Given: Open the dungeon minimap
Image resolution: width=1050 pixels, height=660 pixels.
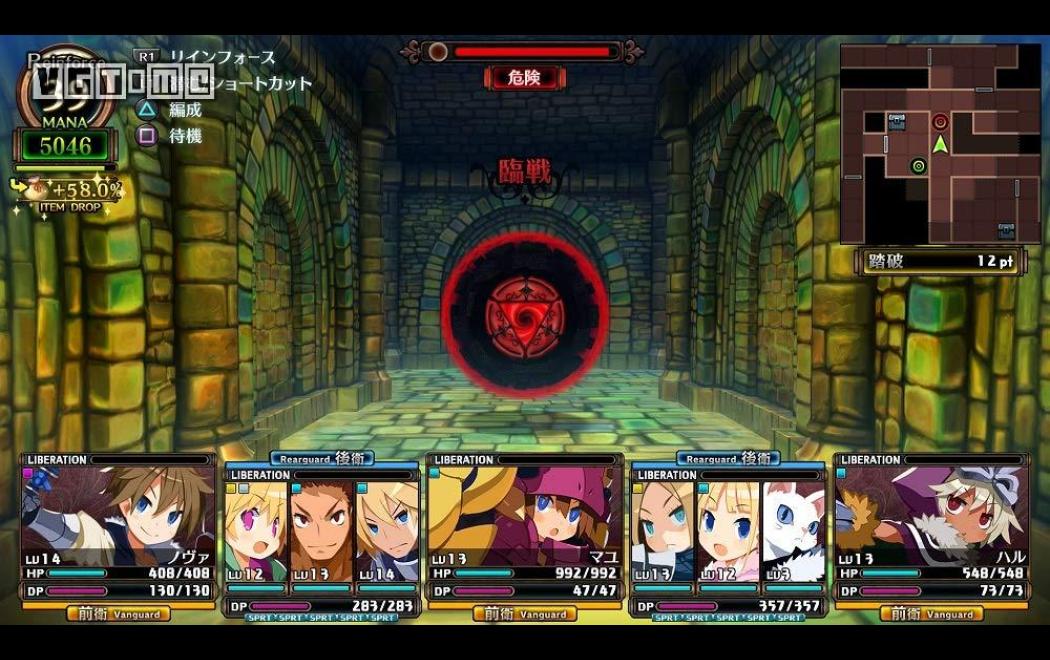Looking at the screenshot, I should click(940, 145).
